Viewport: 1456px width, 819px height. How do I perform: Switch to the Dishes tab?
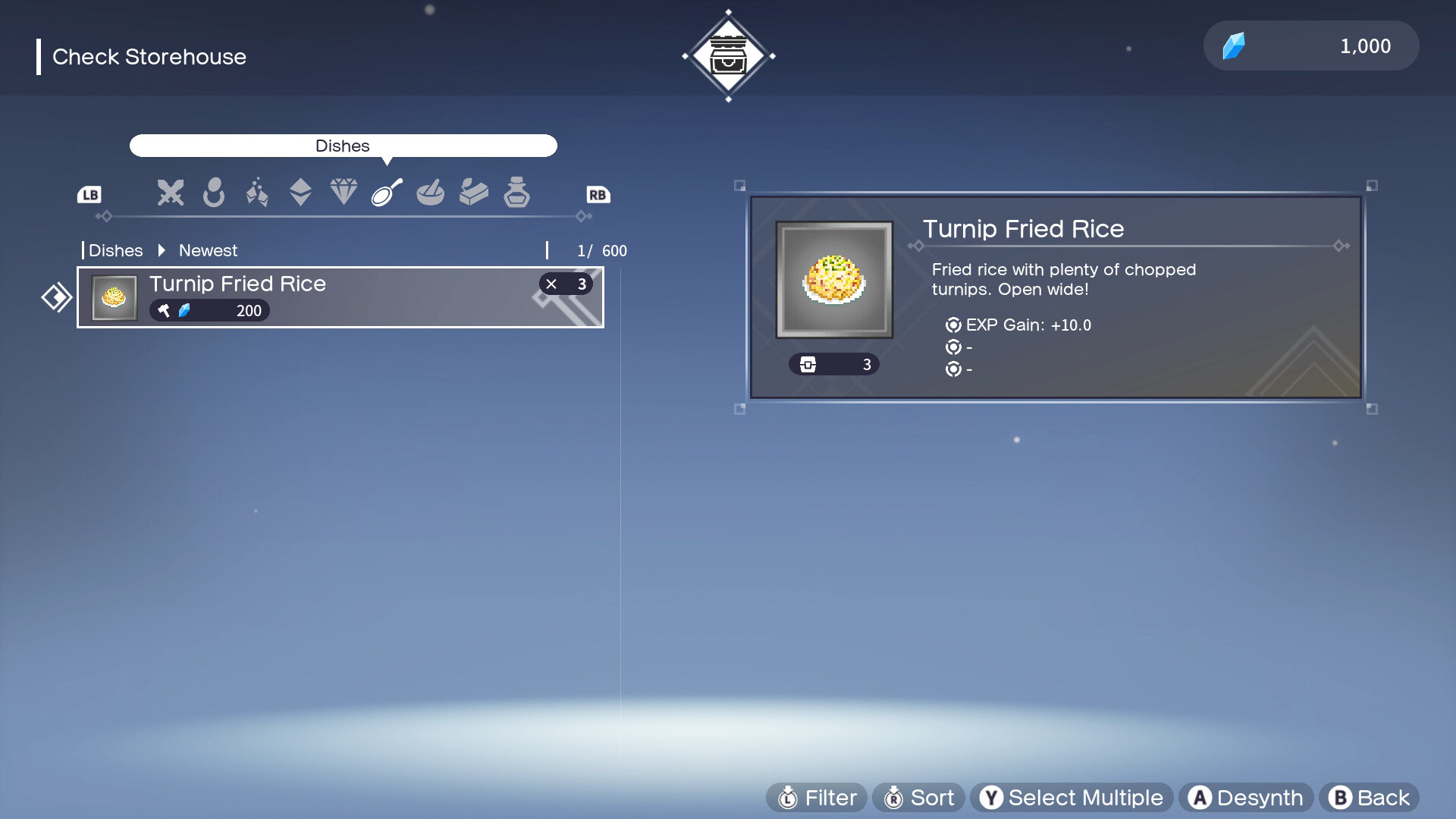[343, 146]
